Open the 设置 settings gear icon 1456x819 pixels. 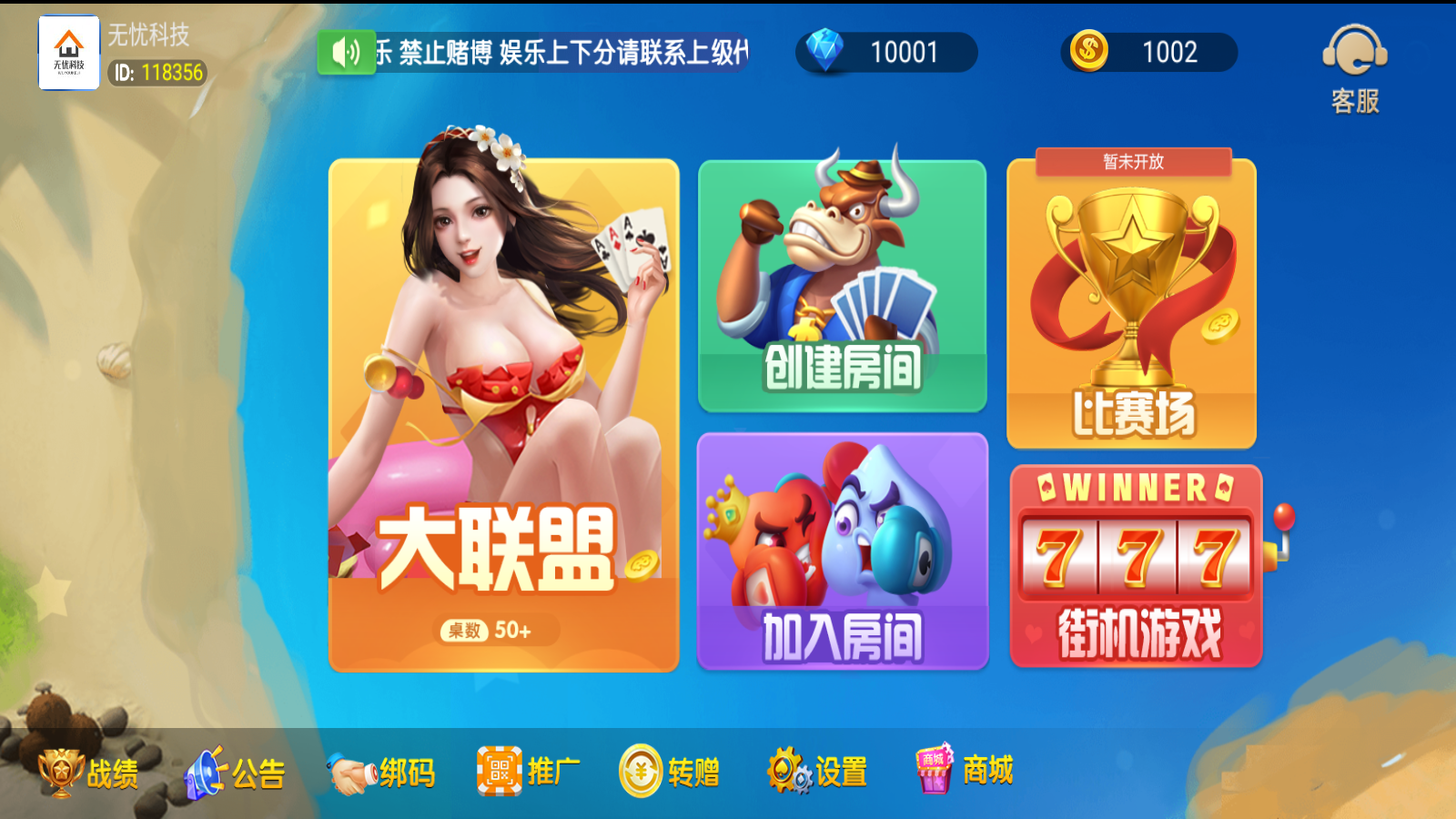click(788, 769)
